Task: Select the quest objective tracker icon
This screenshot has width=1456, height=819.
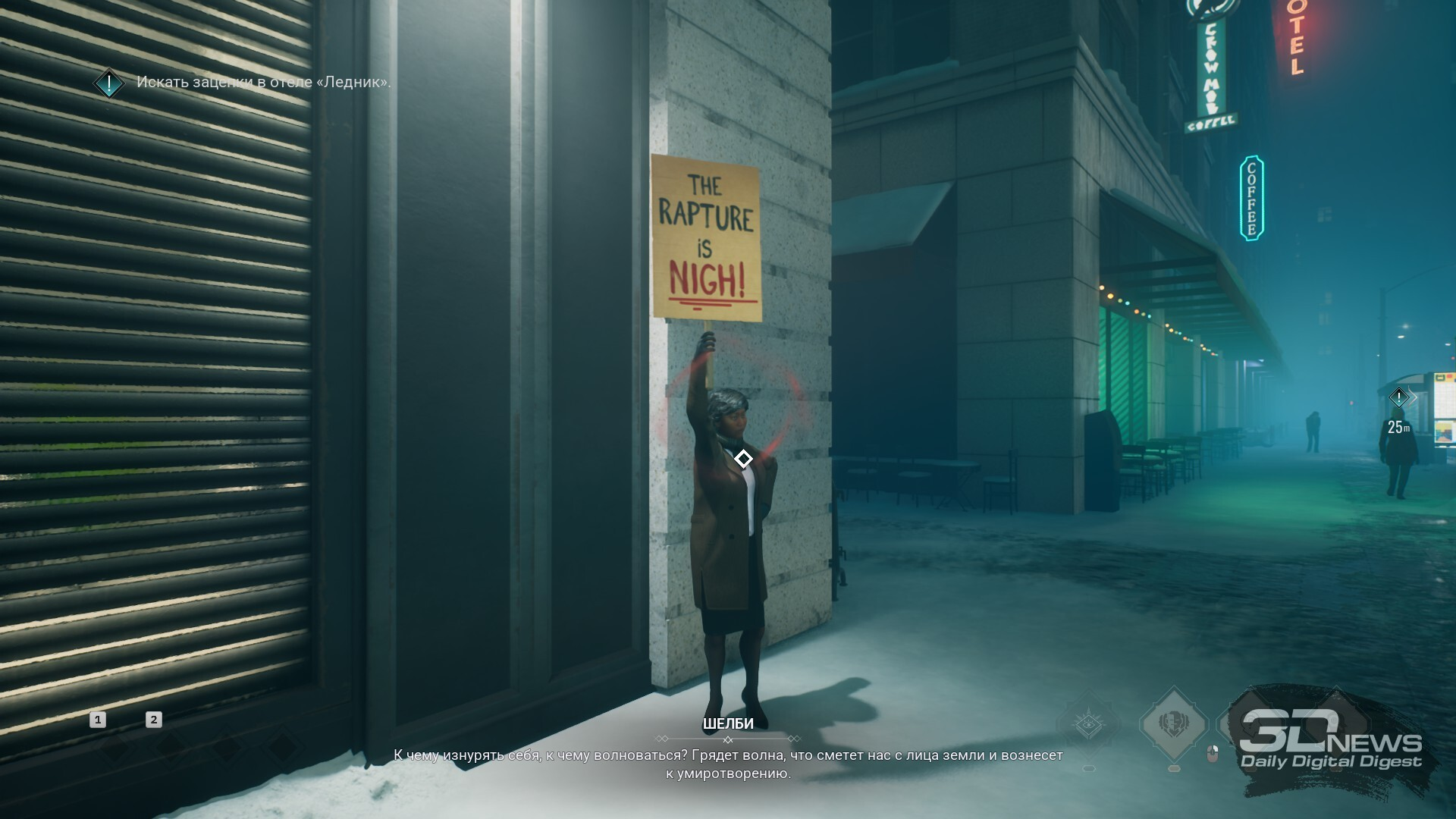Action: point(109,83)
